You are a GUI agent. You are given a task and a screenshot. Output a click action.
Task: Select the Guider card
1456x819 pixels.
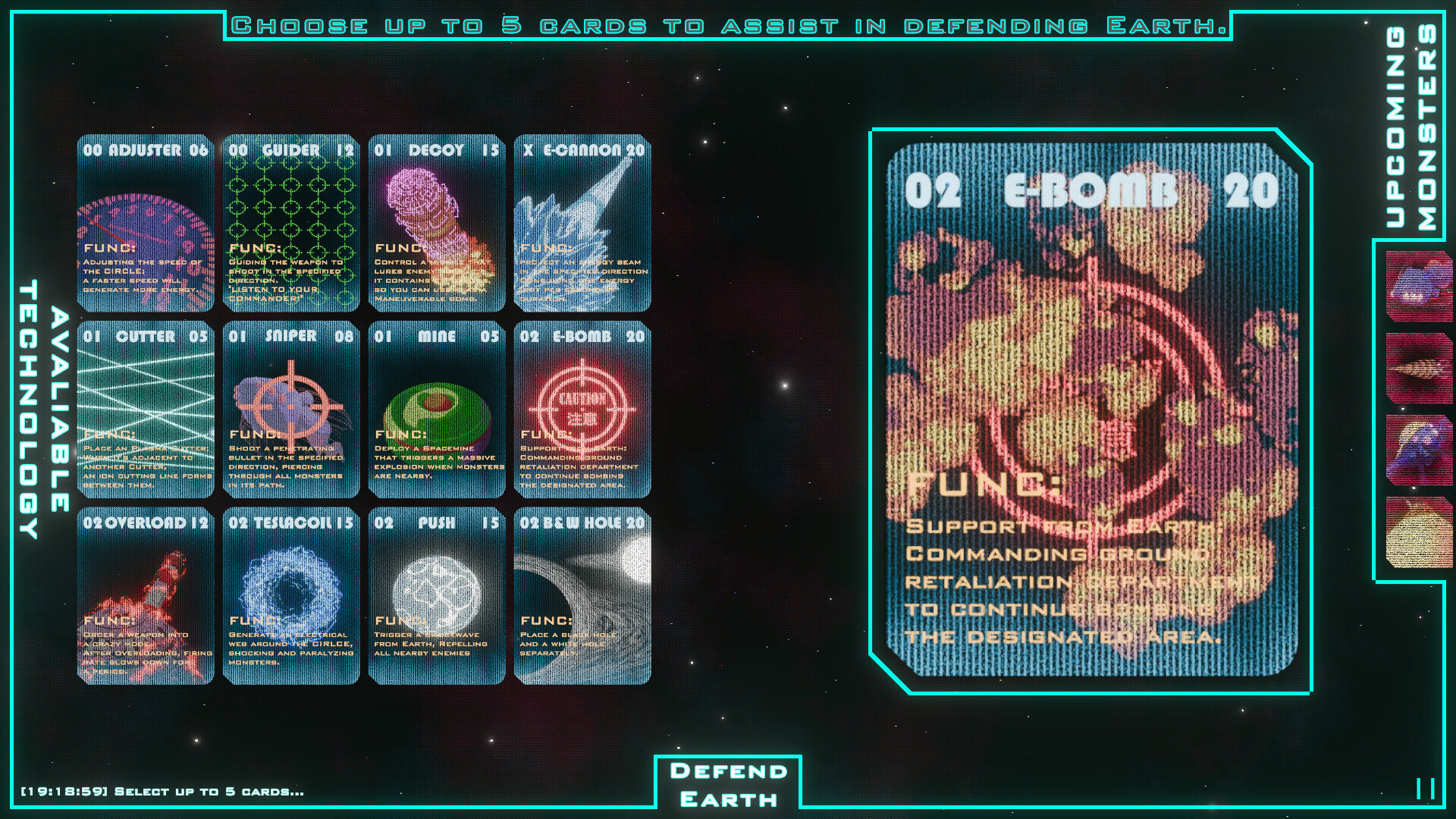point(291,224)
